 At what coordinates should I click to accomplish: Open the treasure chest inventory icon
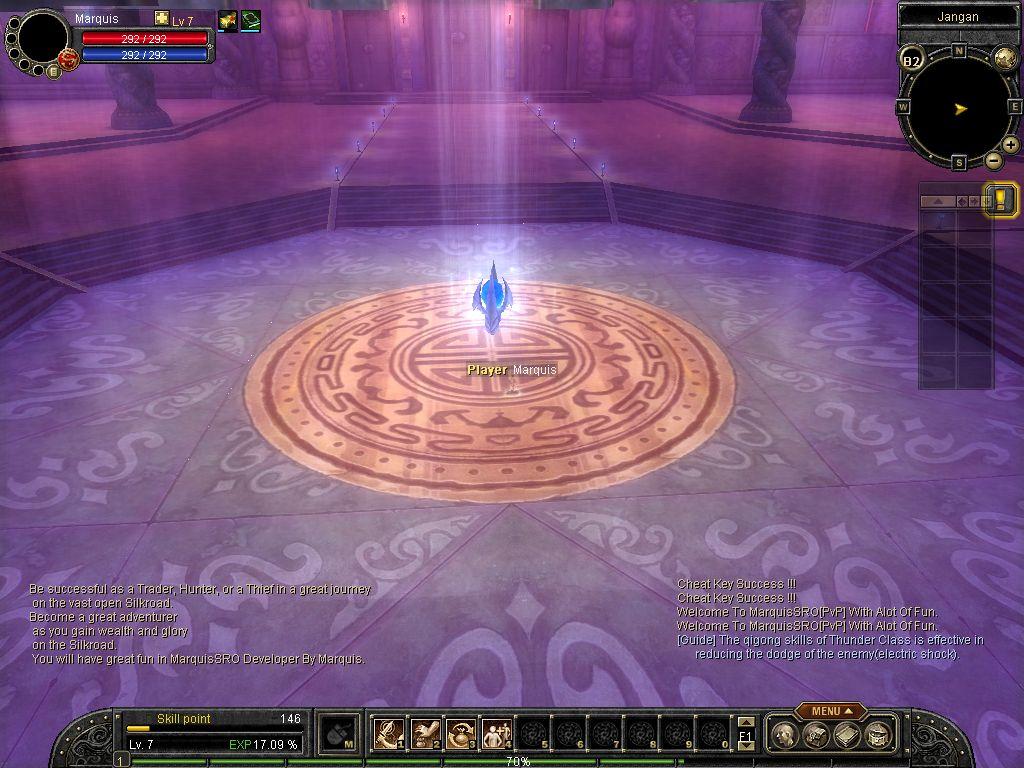tap(816, 735)
